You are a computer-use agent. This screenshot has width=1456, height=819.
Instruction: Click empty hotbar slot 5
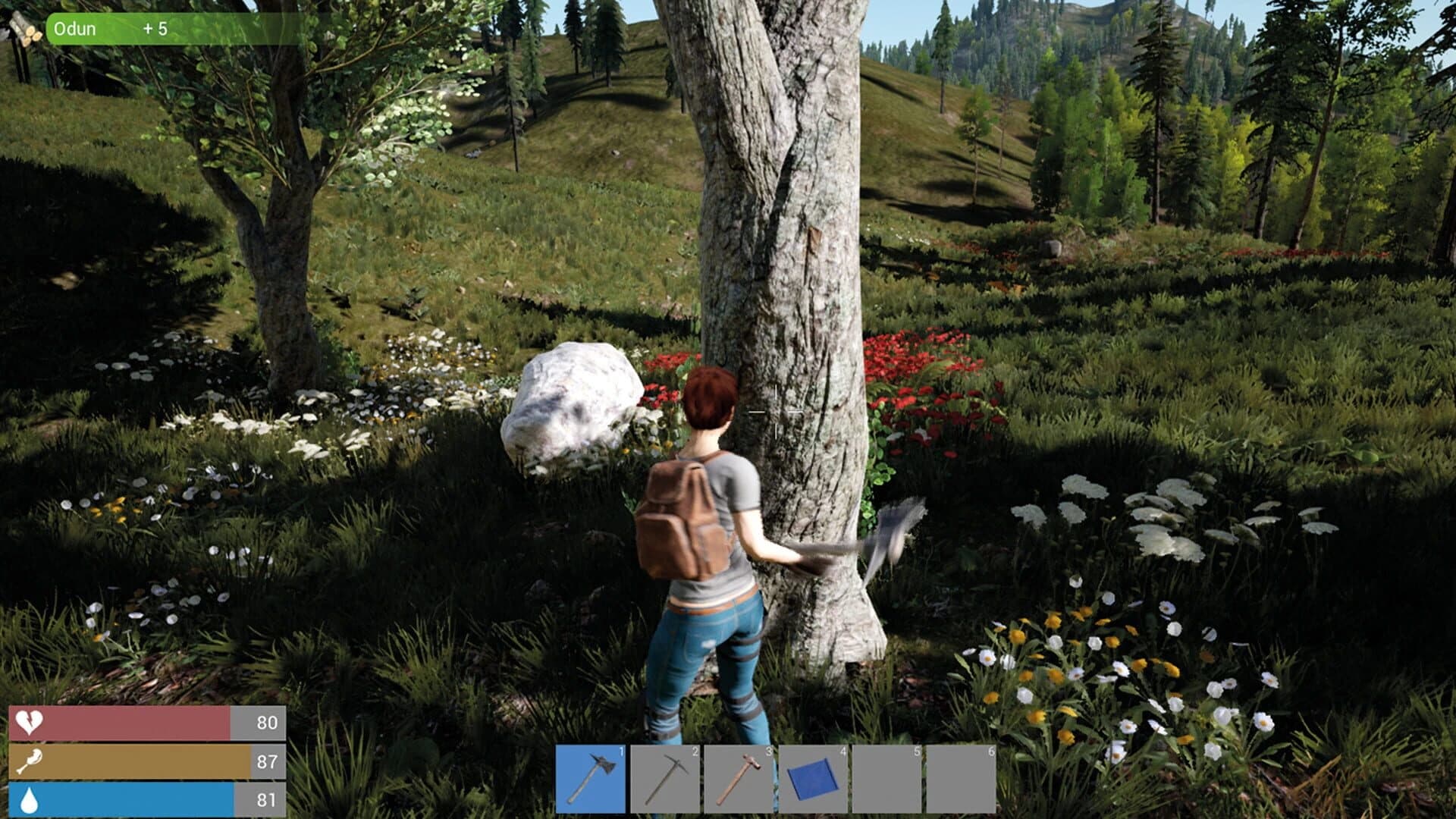pos(887,777)
